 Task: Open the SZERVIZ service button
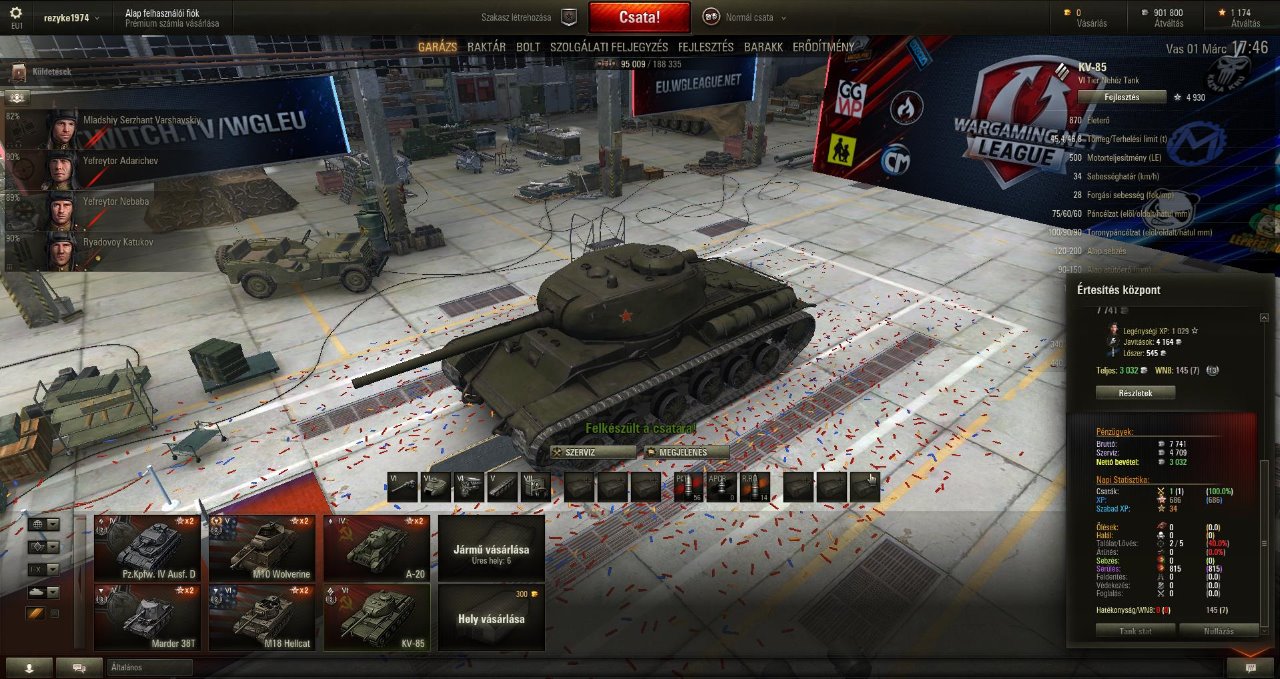point(593,452)
